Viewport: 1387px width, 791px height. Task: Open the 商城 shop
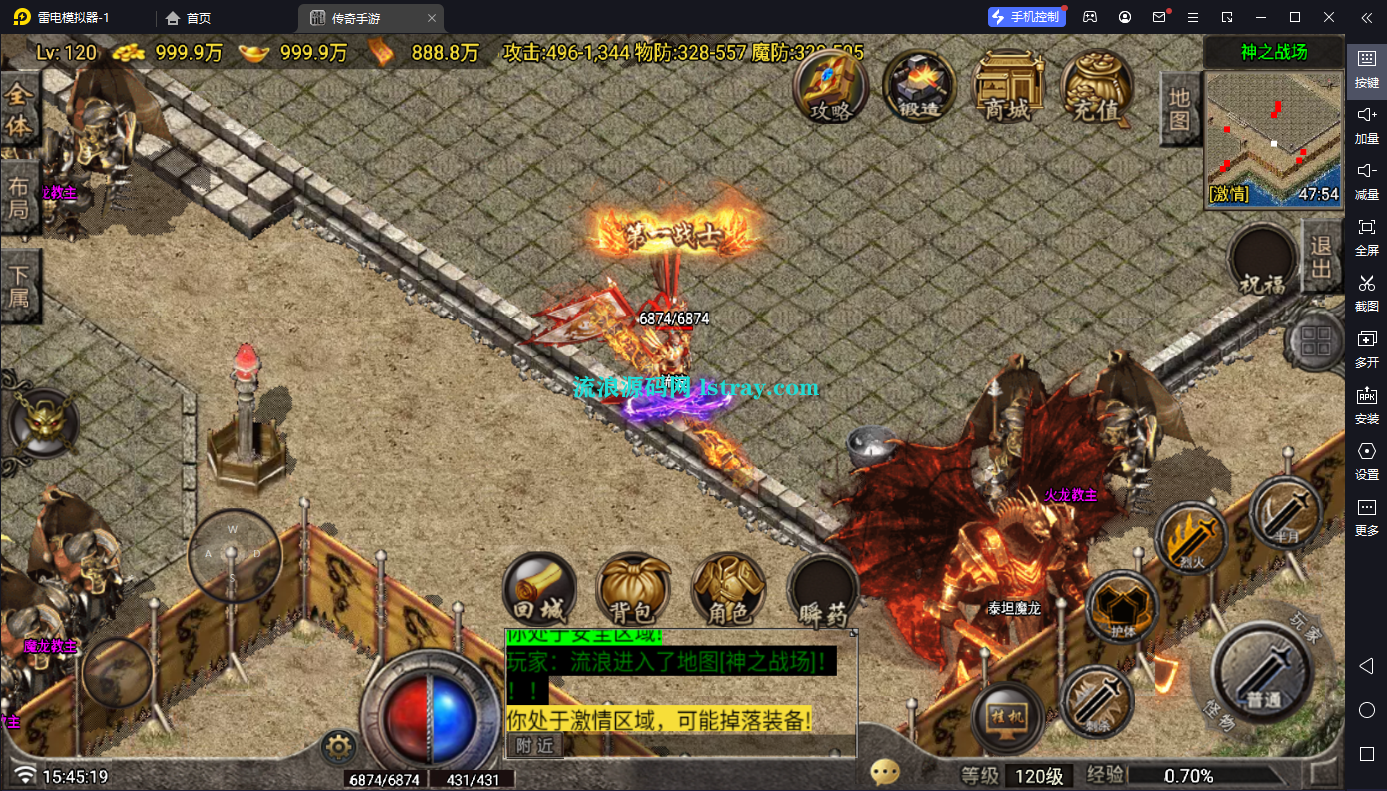[x=1007, y=87]
